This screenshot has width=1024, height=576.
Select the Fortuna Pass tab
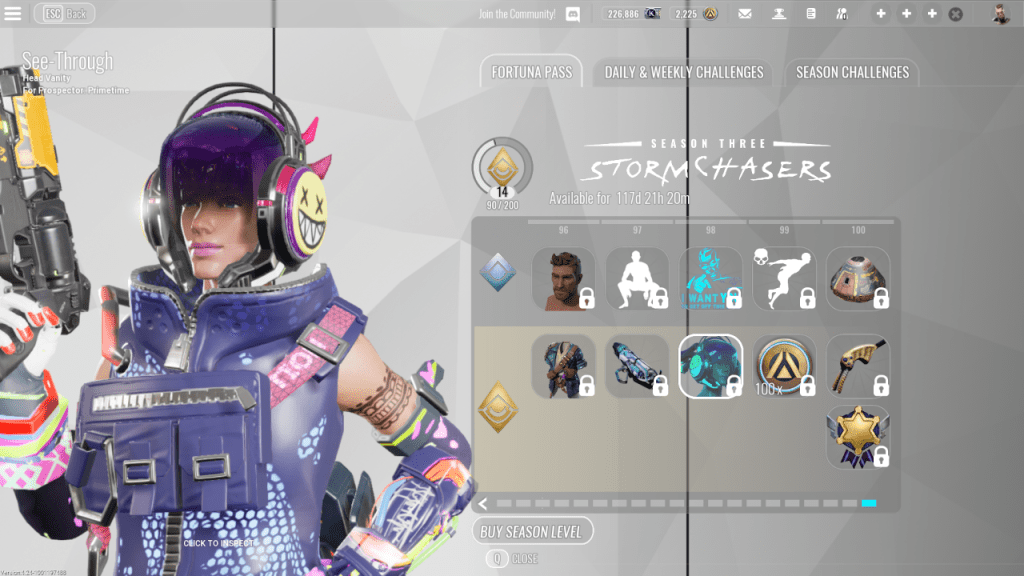tap(530, 72)
